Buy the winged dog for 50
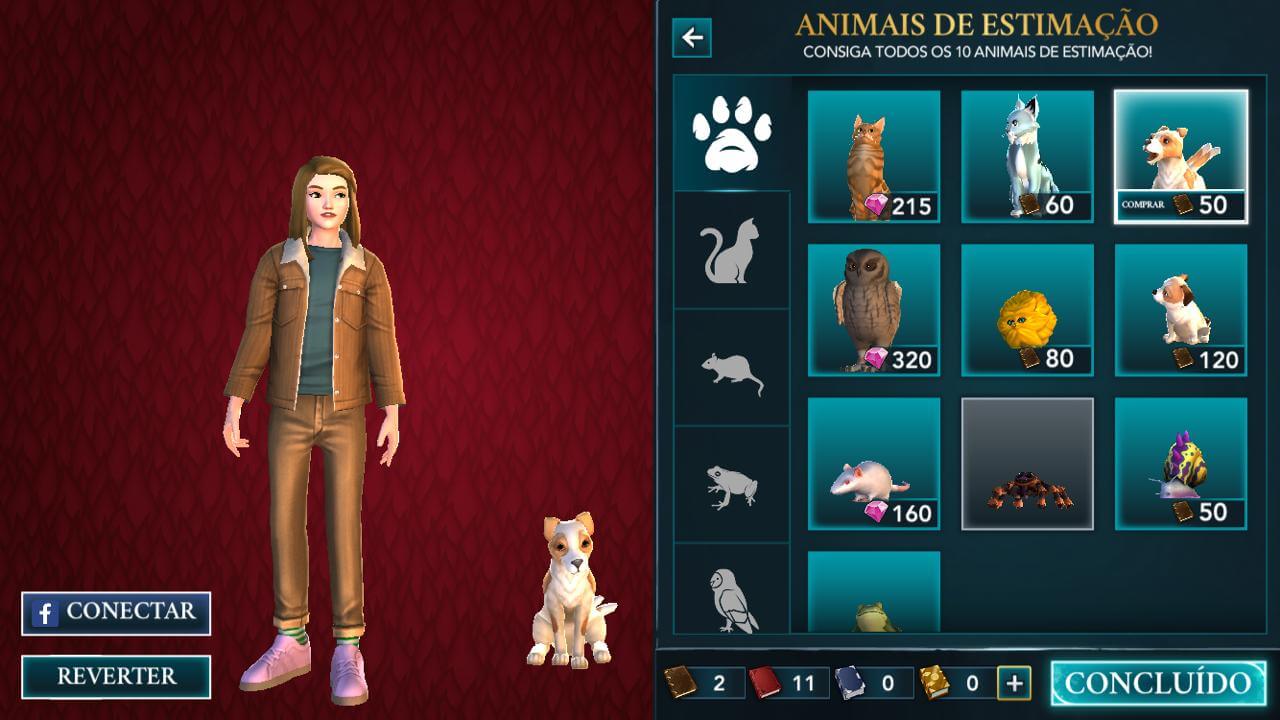The width and height of the screenshot is (1280, 720). (1181, 156)
